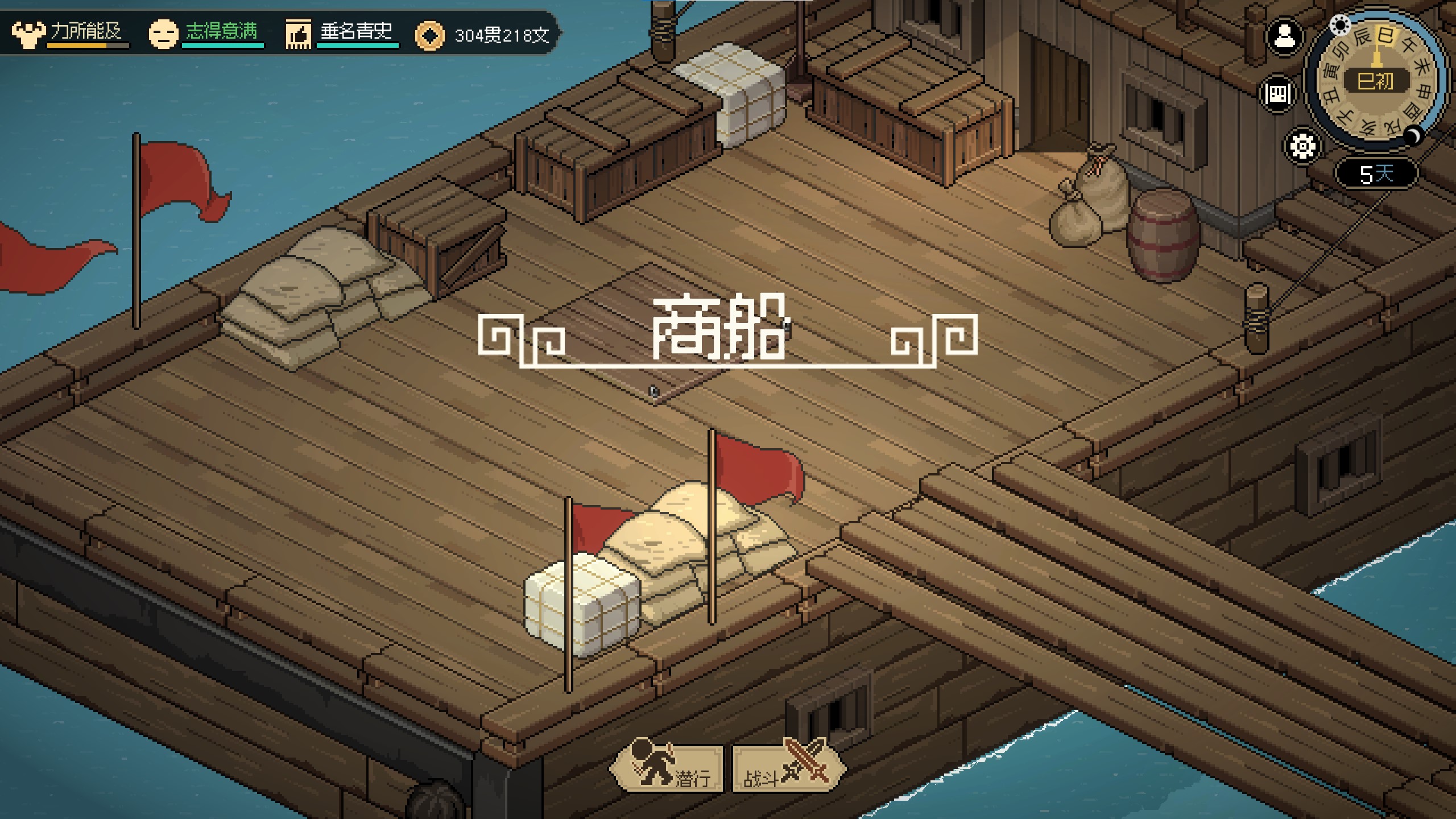
Task: Open the gear settings icon
Action: (1302, 146)
